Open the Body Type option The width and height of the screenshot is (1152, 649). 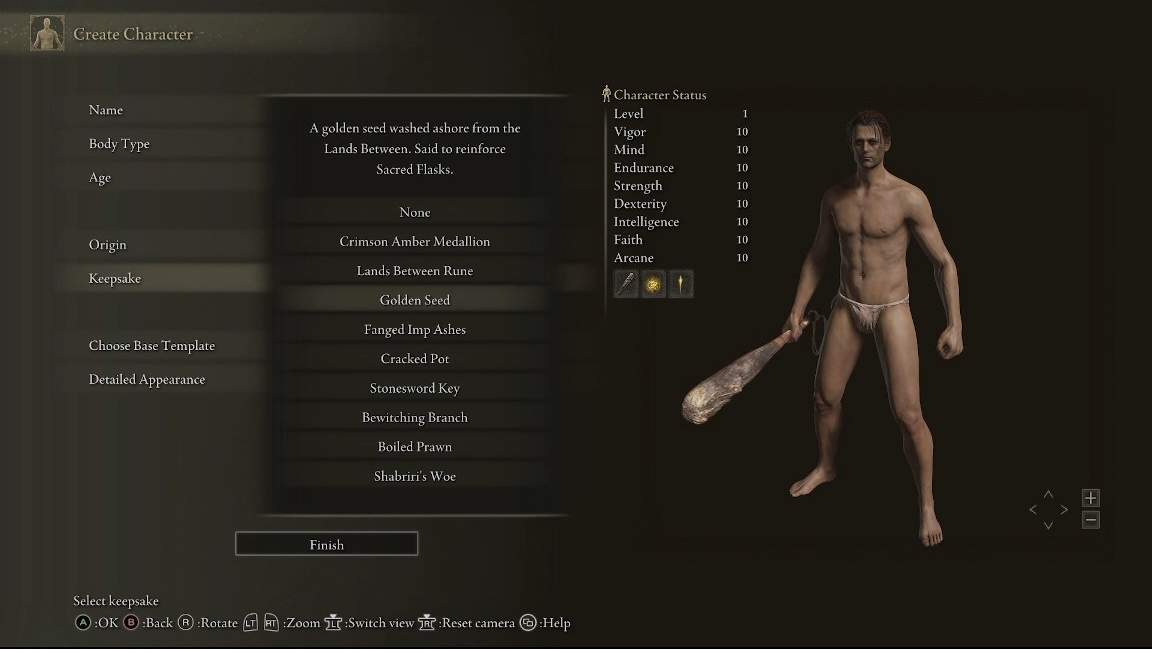pyautogui.click(x=119, y=144)
